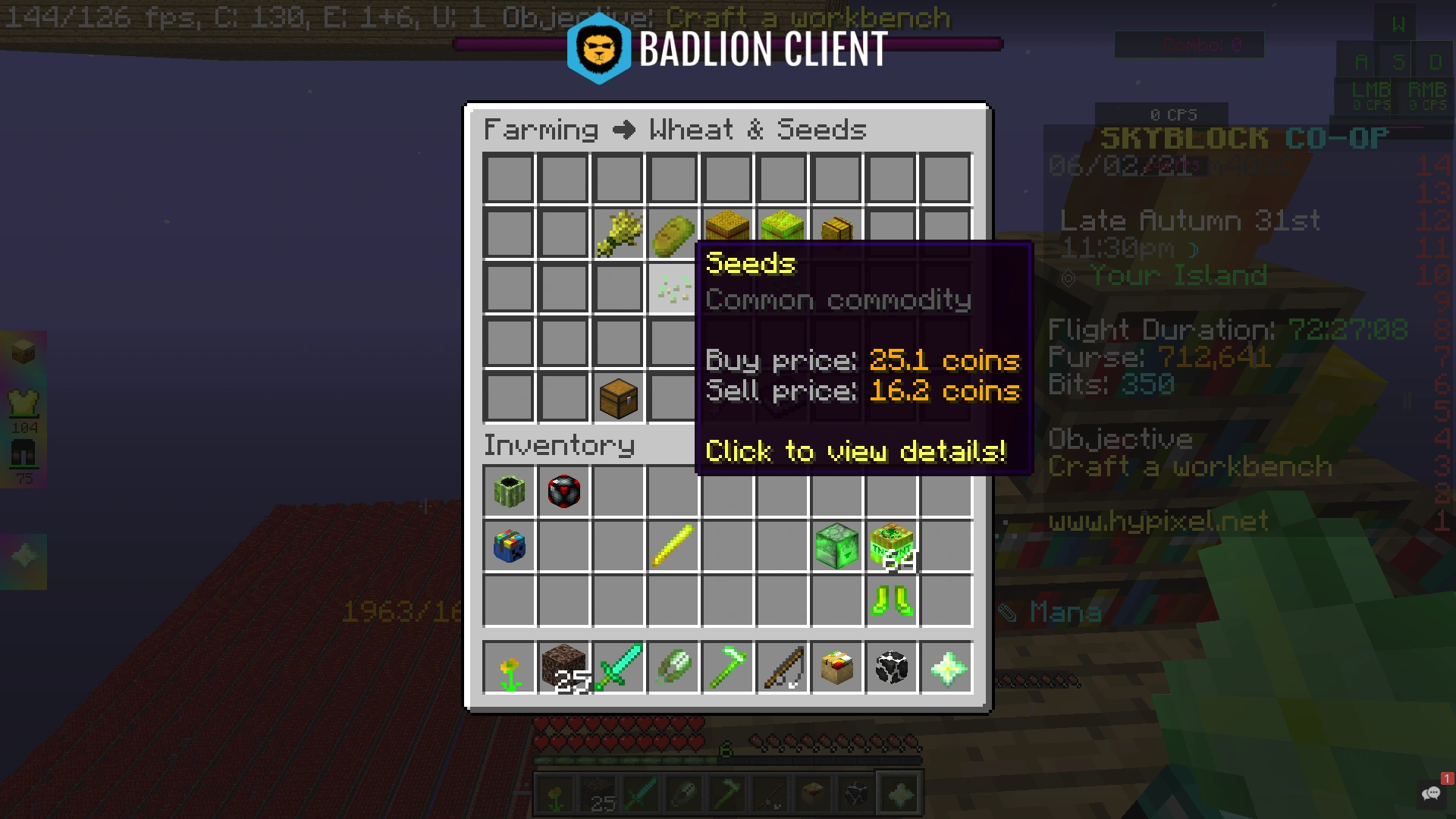The width and height of the screenshot is (1456, 819).
Task: Select the Wheat item in the shop
Action: pyautogui.click(x=618, y=231)
